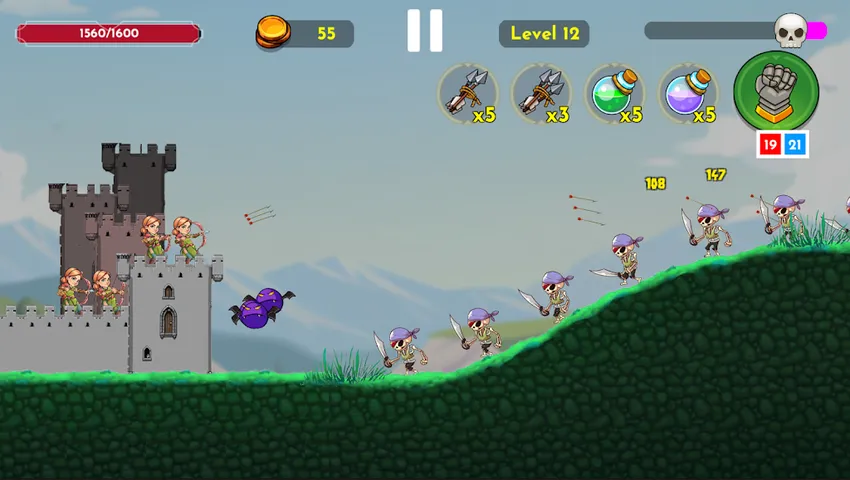Image resolution: width=850 pixels, height=480 pixels.
Task: Use the purple potion
Action: (x=688, y=94)
